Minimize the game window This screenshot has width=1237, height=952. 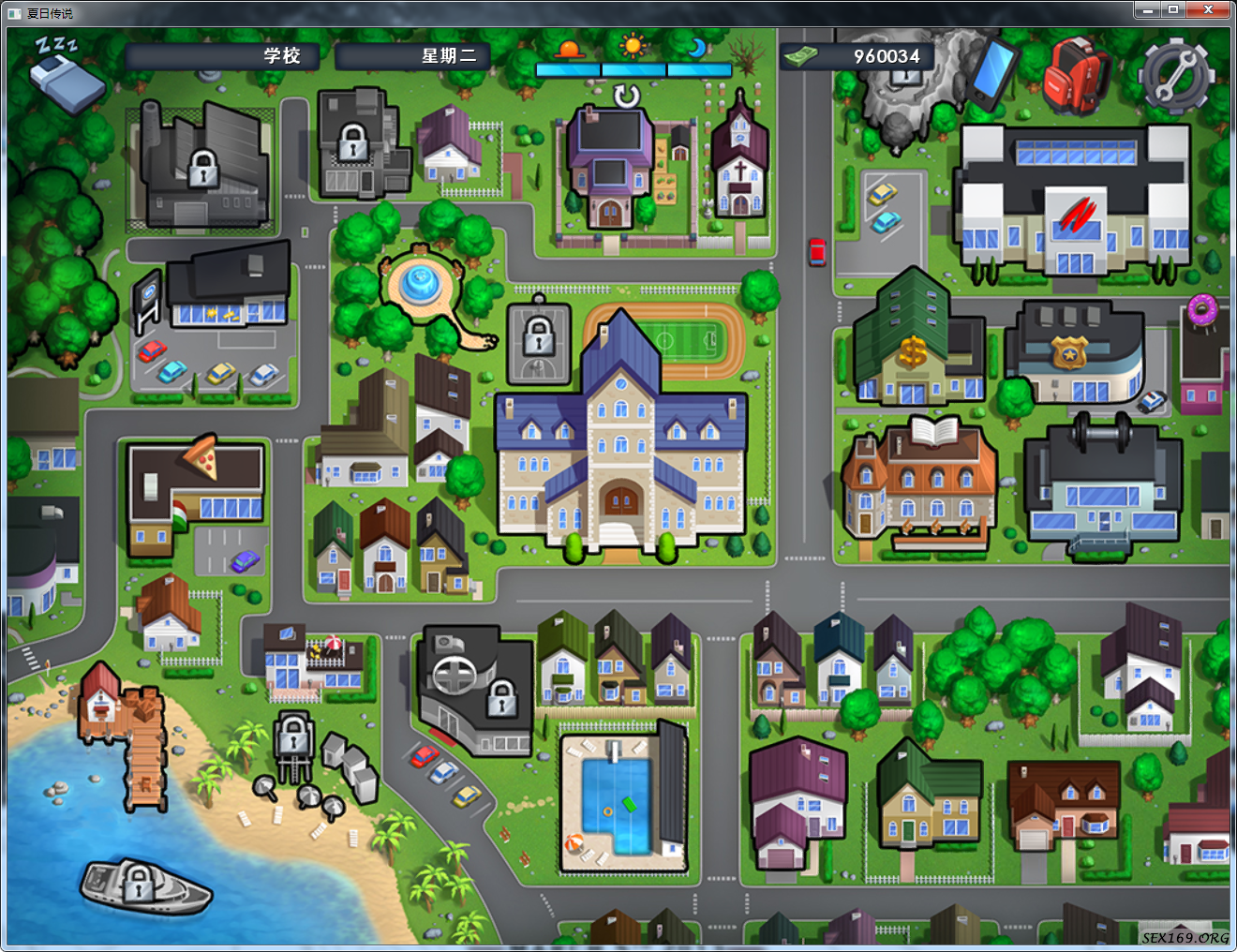tap(1147, 10)
